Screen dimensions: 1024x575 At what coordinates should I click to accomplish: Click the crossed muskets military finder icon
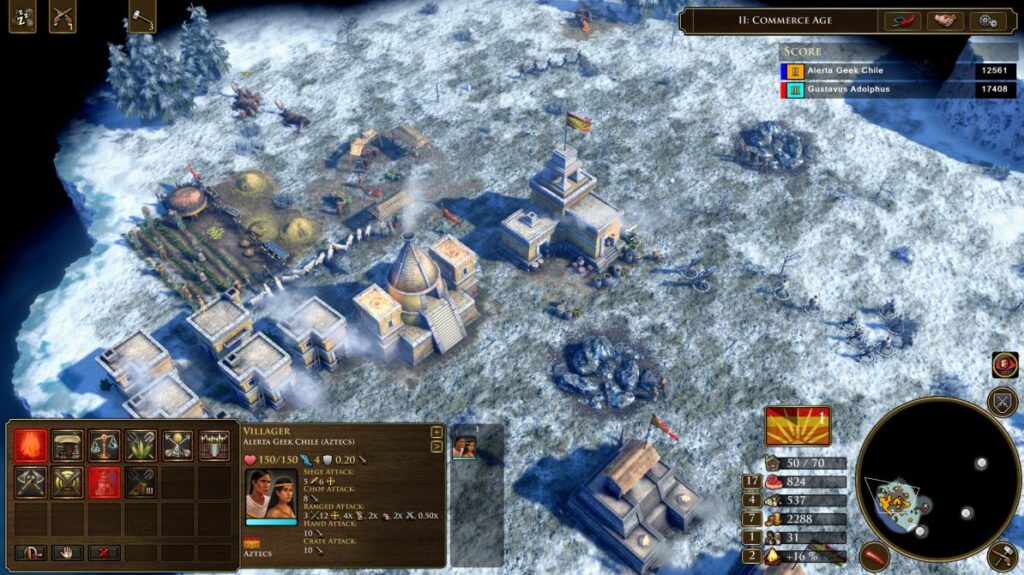62,17
